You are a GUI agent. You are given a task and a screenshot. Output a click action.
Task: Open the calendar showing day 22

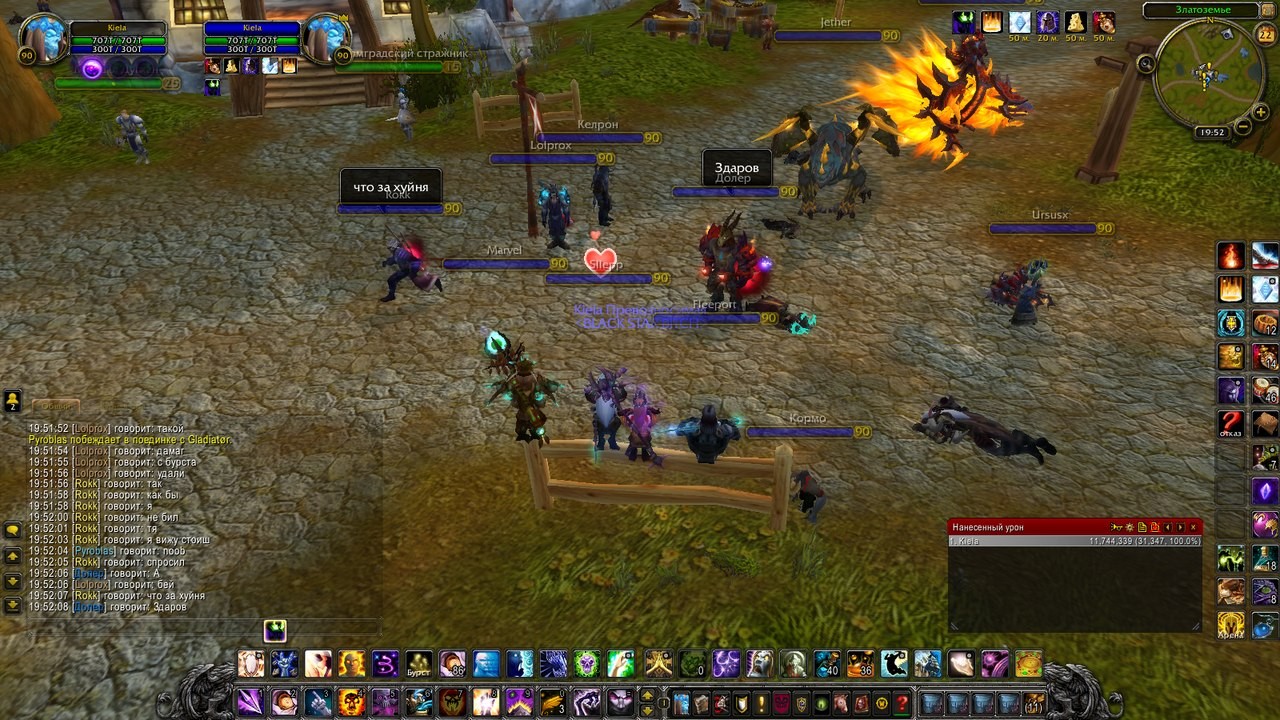tap(1265, 34)
